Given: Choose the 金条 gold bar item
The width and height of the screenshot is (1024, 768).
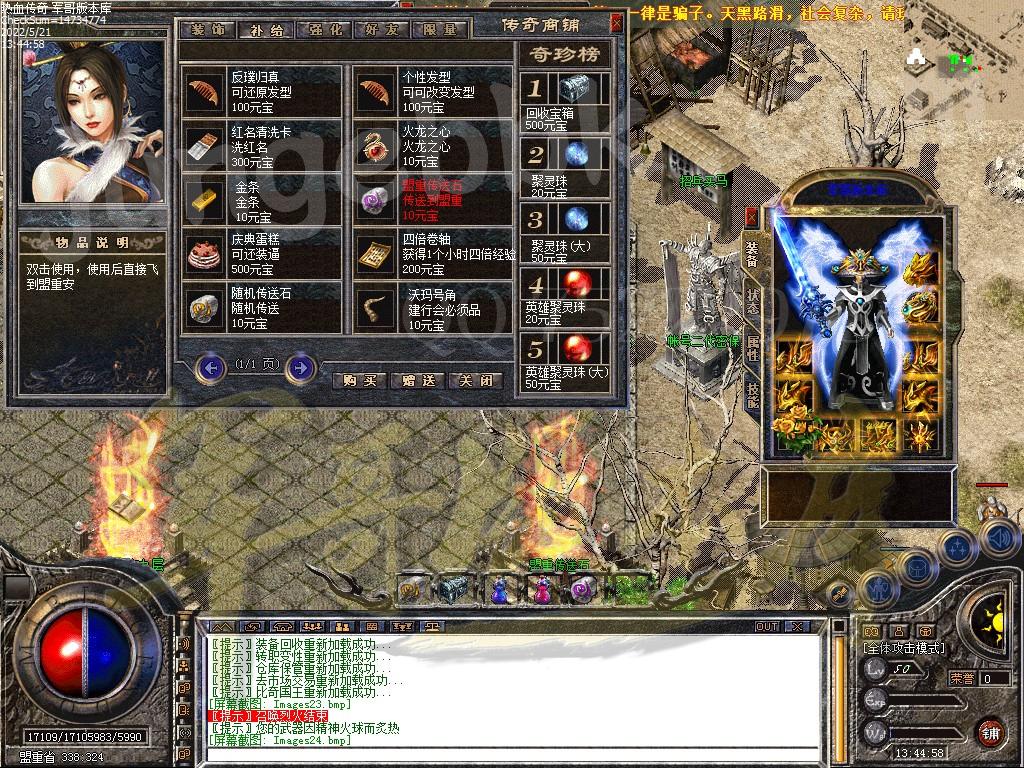Looking at the screenshot, I should [263, 201].
